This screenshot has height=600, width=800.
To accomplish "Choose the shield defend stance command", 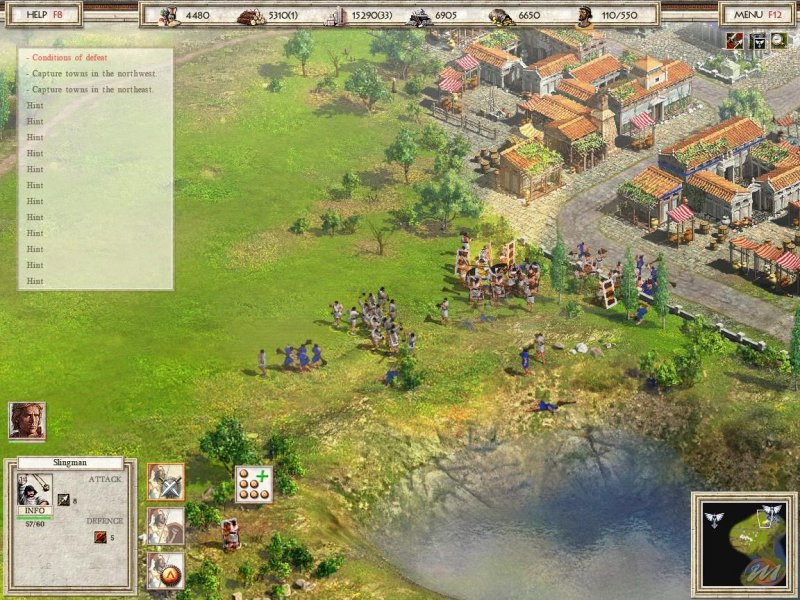I will (165, 527).
